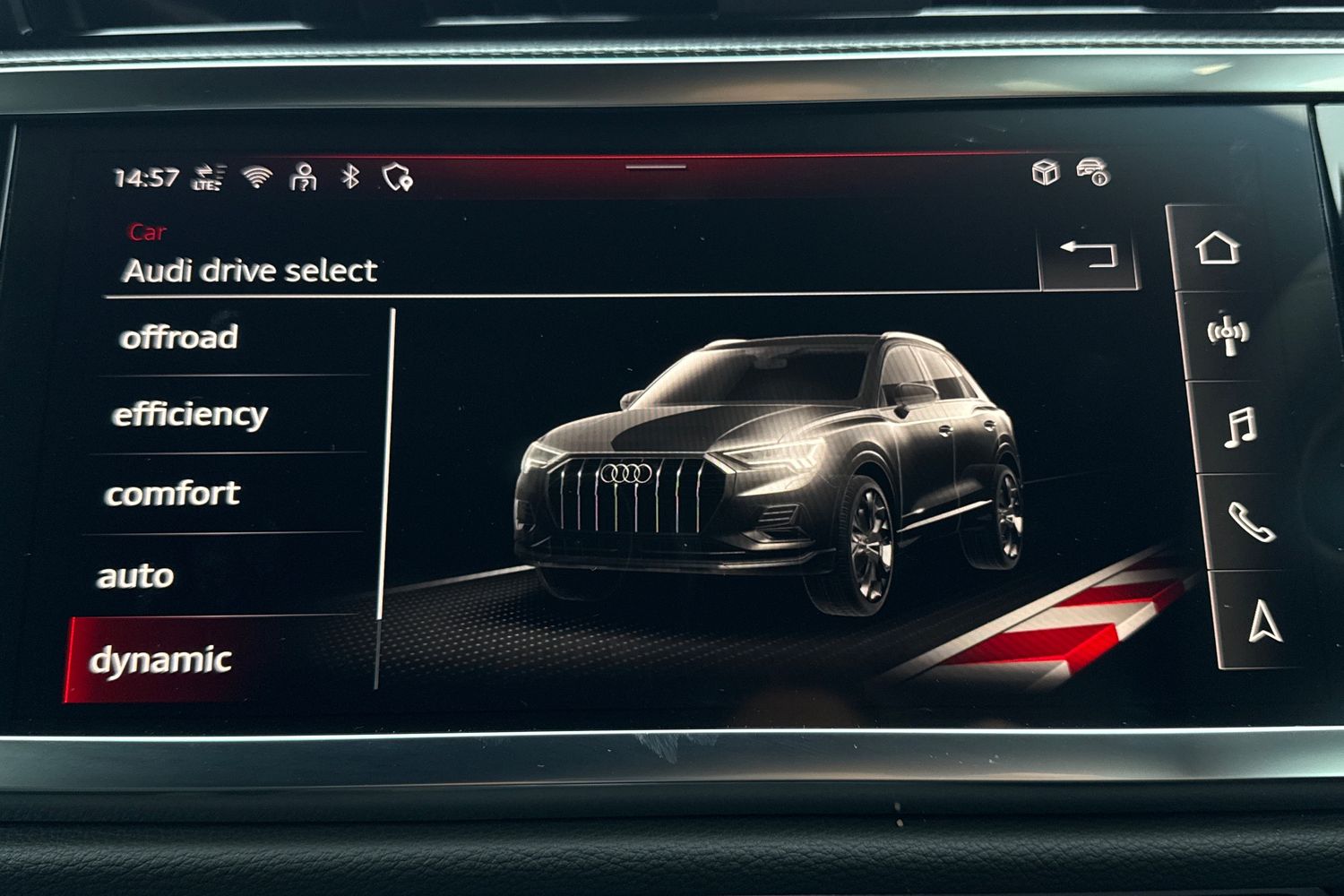Open the user profile icon
Screen dimensions: 1344x896
tap(304, 177)
